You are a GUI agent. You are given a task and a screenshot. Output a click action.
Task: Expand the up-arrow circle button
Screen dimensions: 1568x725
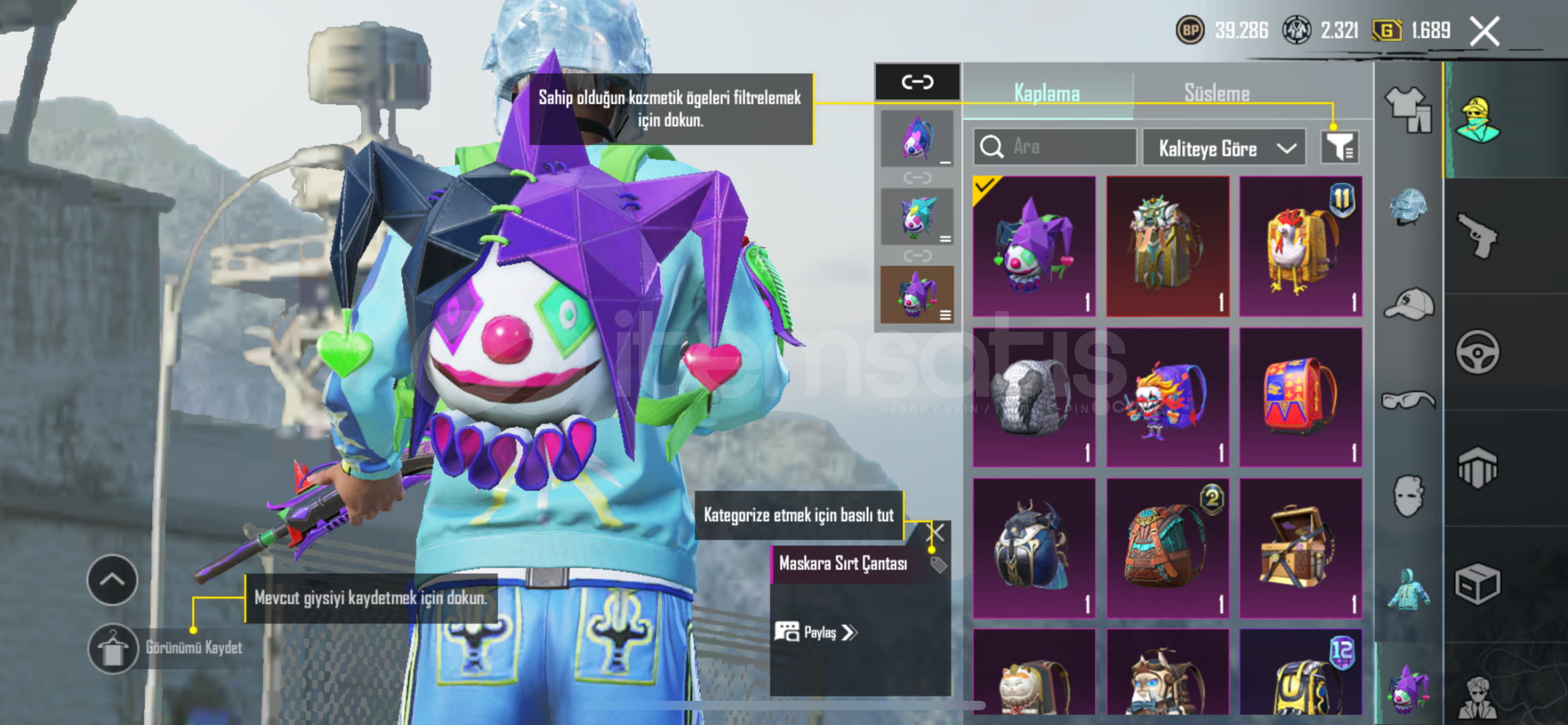click(112, 580)
